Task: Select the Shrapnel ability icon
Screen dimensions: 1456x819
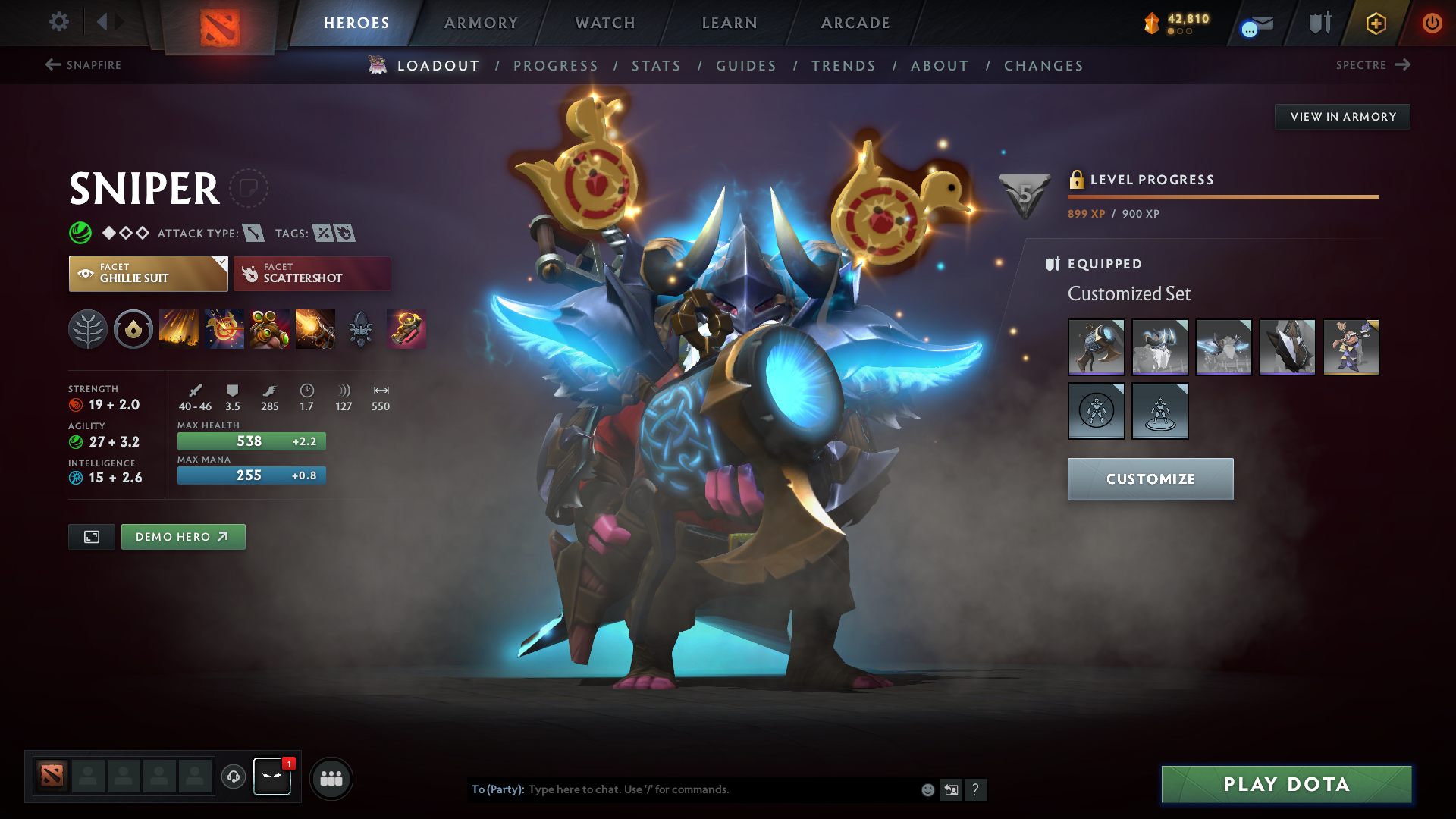Action: click(x=179, y=329)
